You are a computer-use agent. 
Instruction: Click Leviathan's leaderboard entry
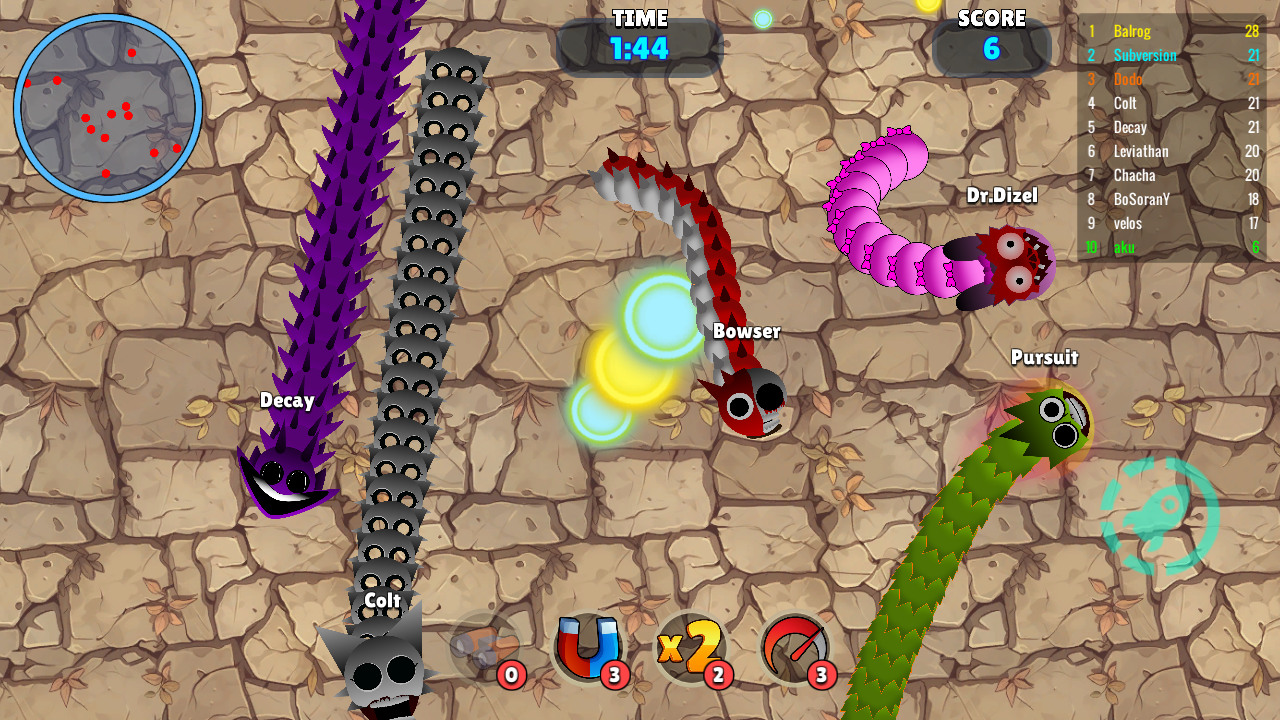pos(1140,151)
